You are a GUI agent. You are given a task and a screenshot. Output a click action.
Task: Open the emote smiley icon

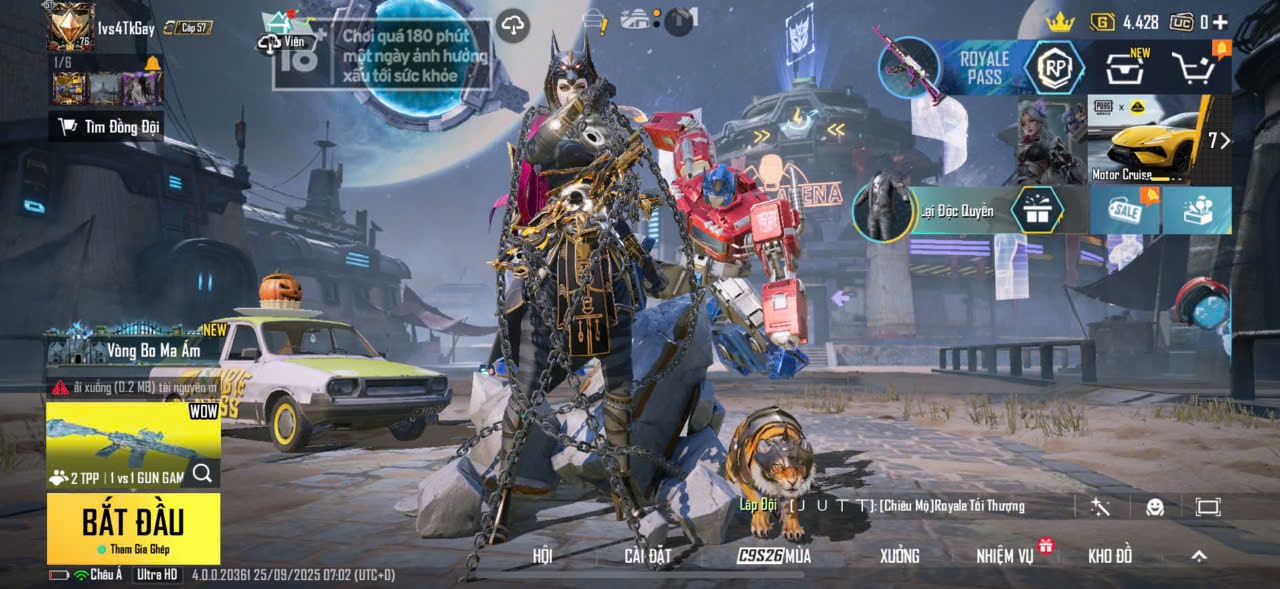click(1155, 507)
